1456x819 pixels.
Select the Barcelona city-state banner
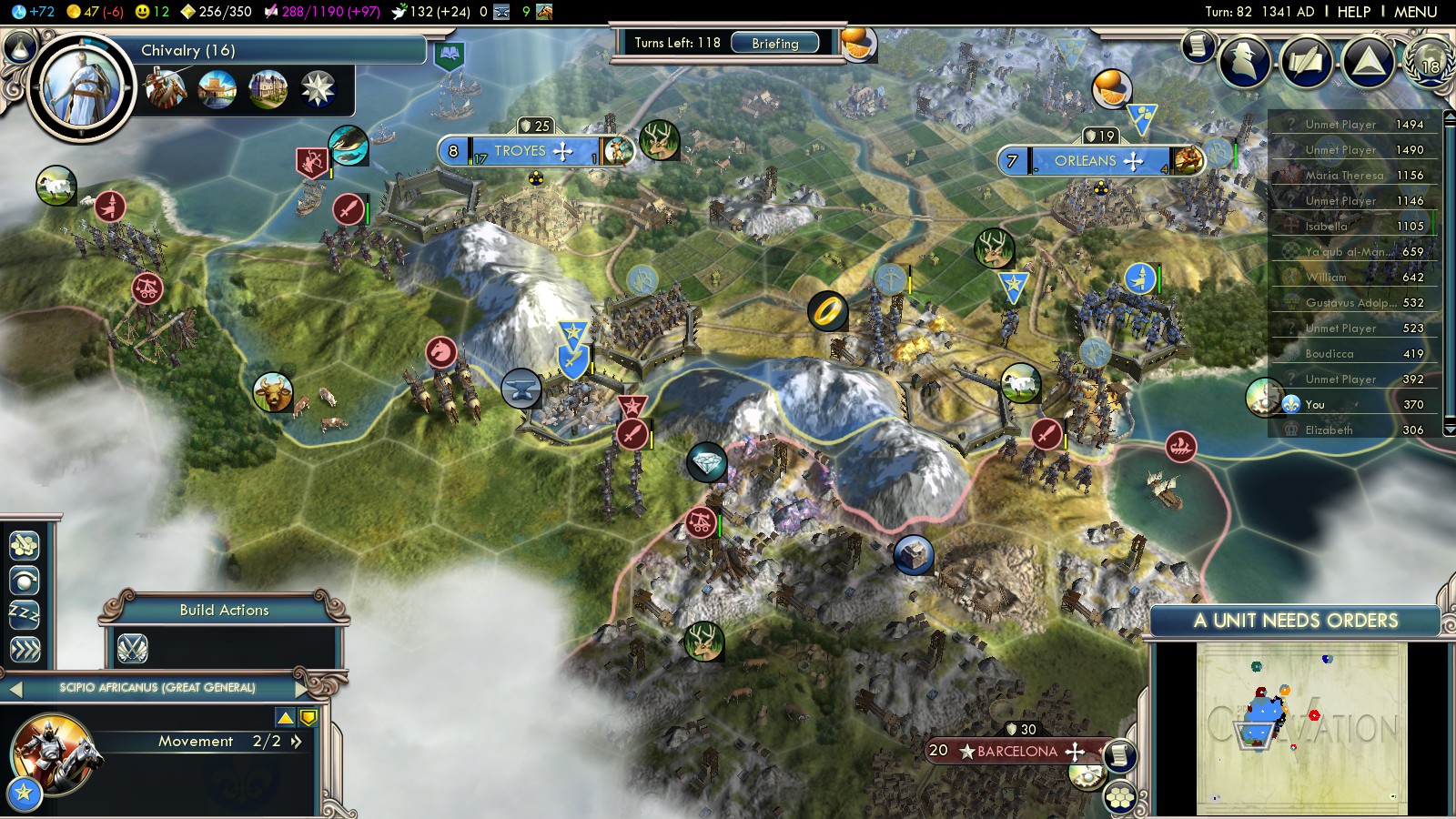pyautogui.click(x=1016, y=752)
